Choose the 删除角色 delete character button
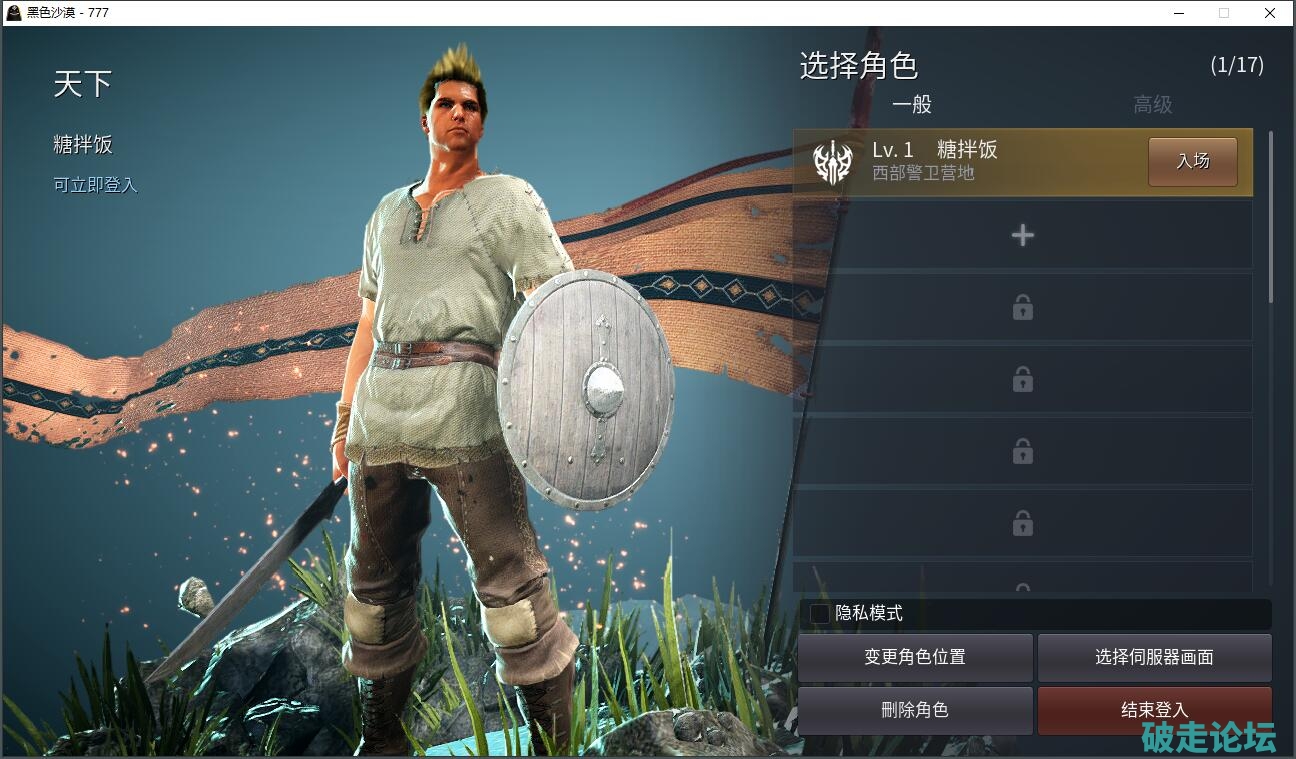The height and width of the screenshot is (759, 1296). point(915,710)
